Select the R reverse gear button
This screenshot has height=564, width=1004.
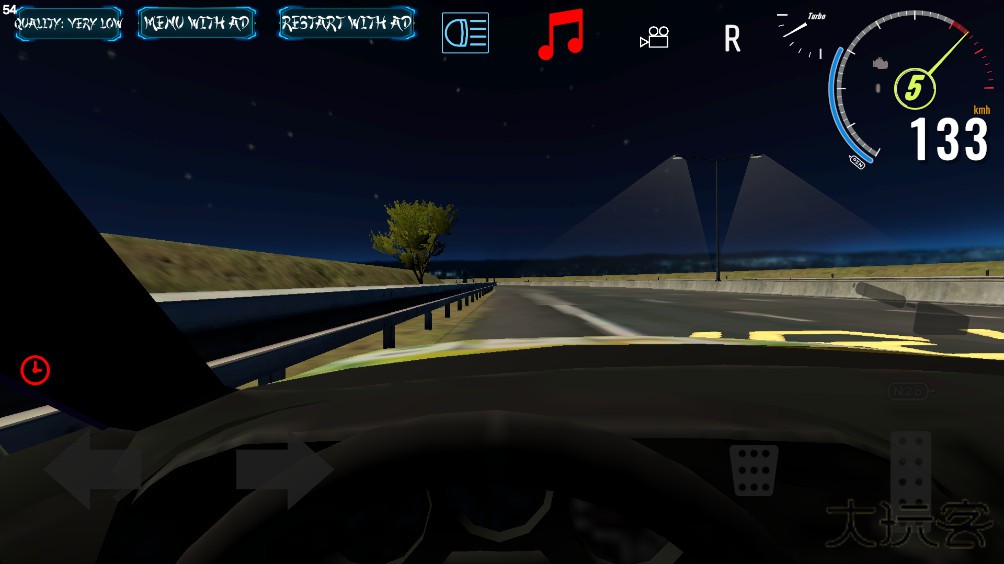tap(733, 39)
